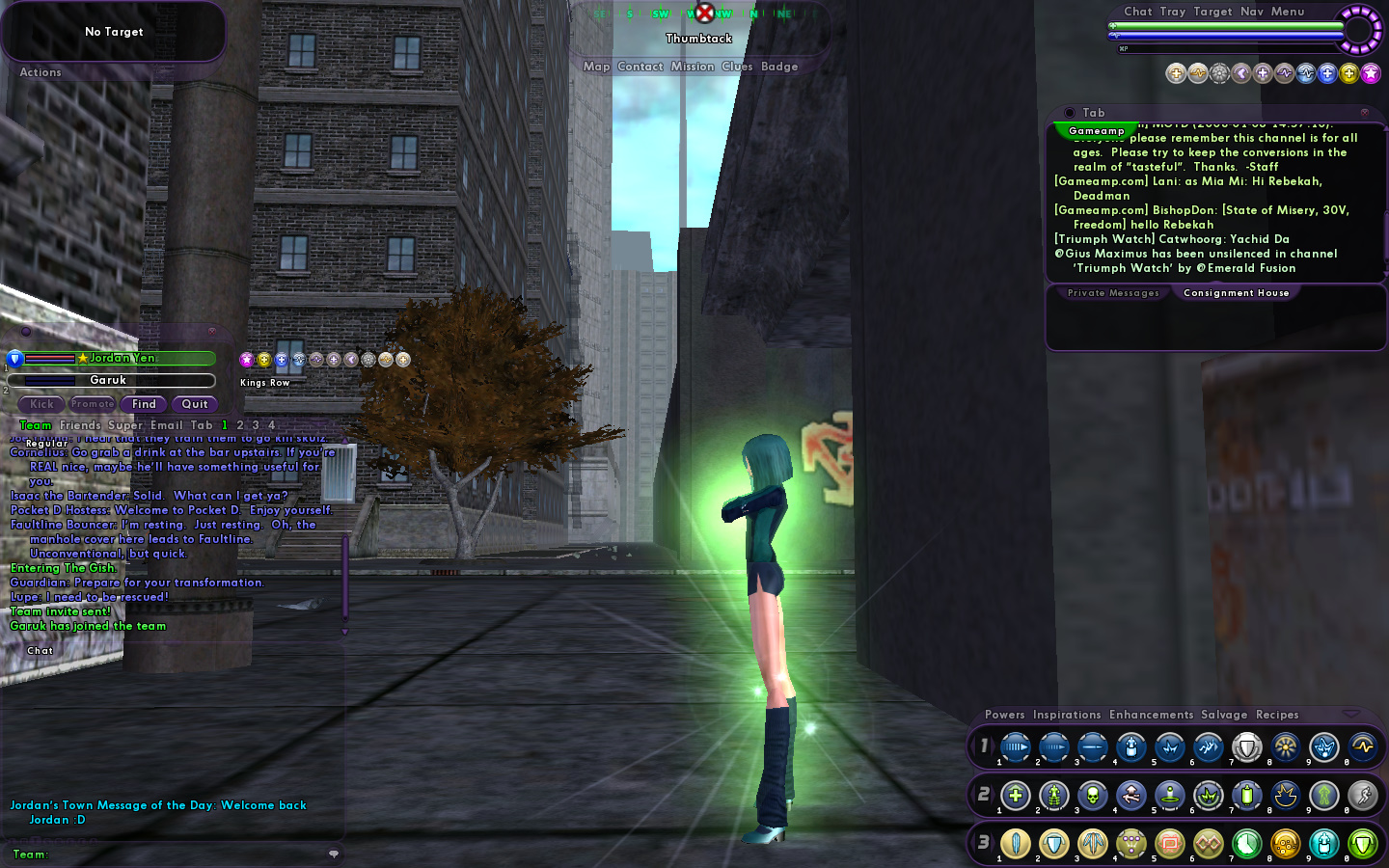This screenshot has height=868, width=1389.
Task: Open the Badge window
Action: tap(778, 67)
